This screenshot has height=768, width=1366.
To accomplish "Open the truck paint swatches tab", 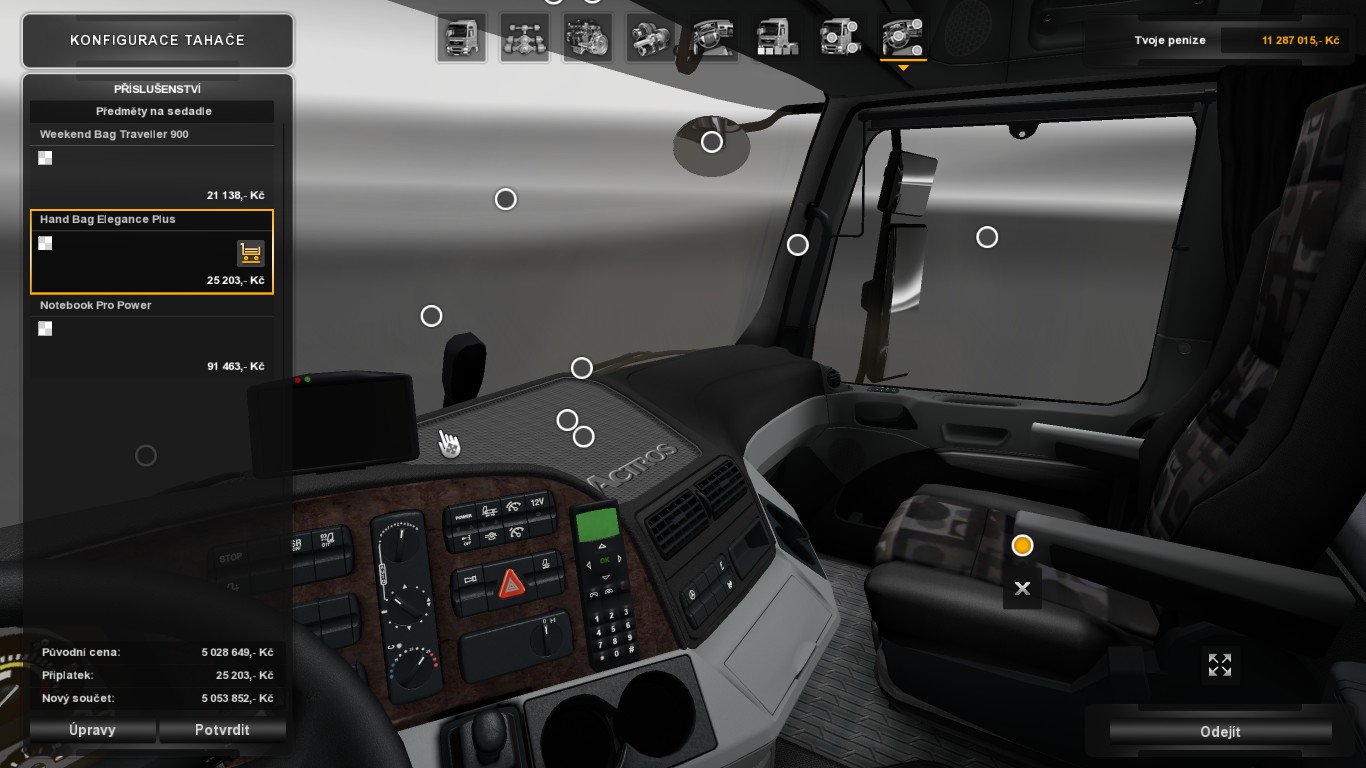I will coord(777,38).
